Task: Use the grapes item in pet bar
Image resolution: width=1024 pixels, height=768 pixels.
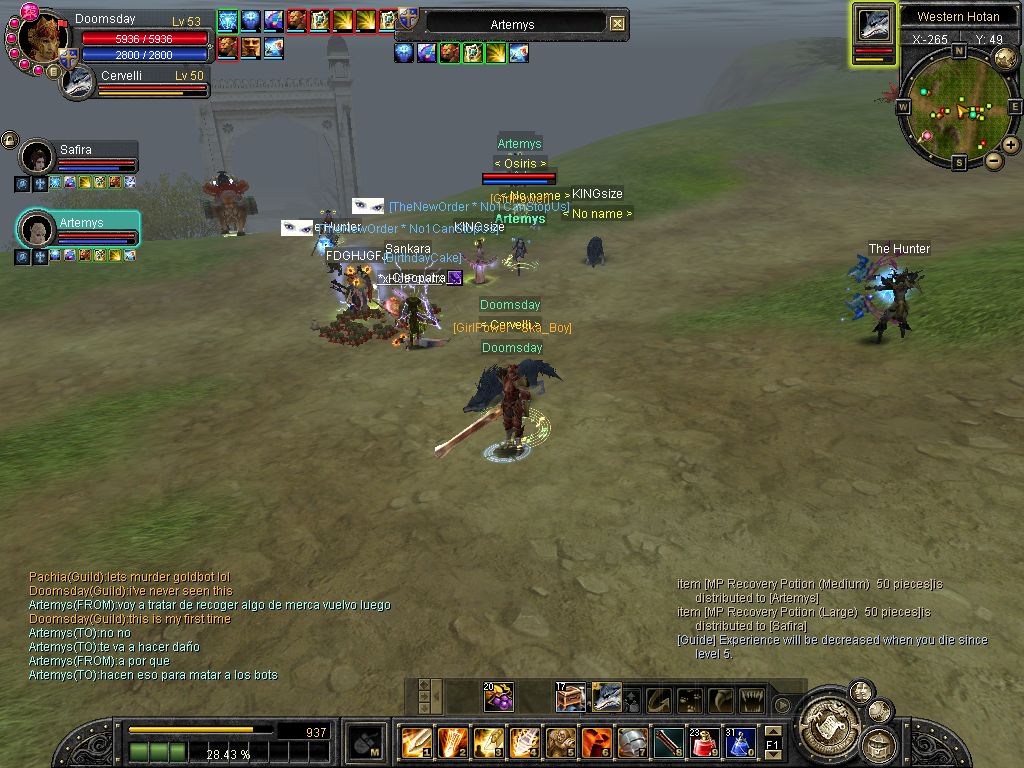Action: (498, 697)
